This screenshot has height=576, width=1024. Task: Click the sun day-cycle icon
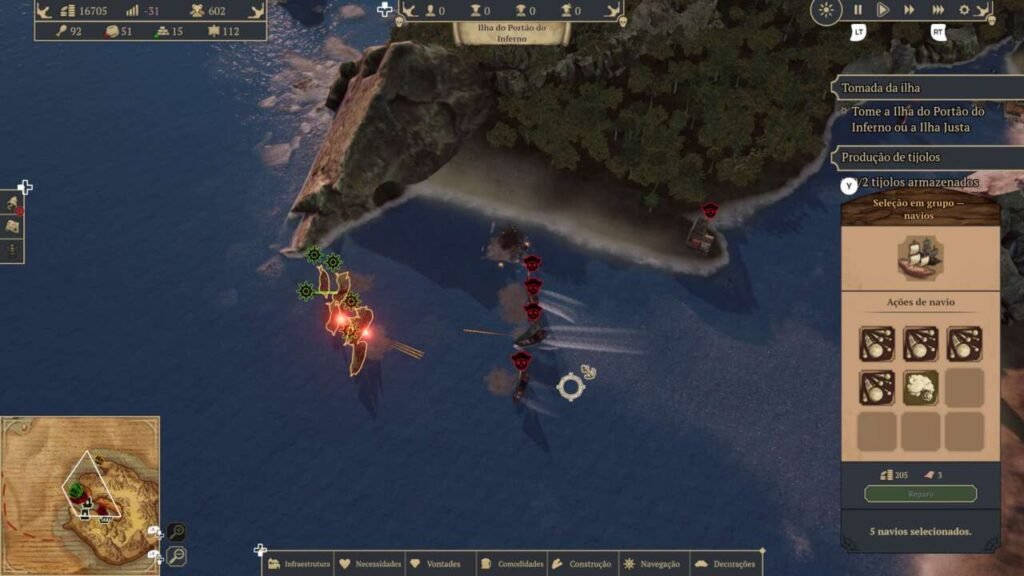(x=826, y=11)
